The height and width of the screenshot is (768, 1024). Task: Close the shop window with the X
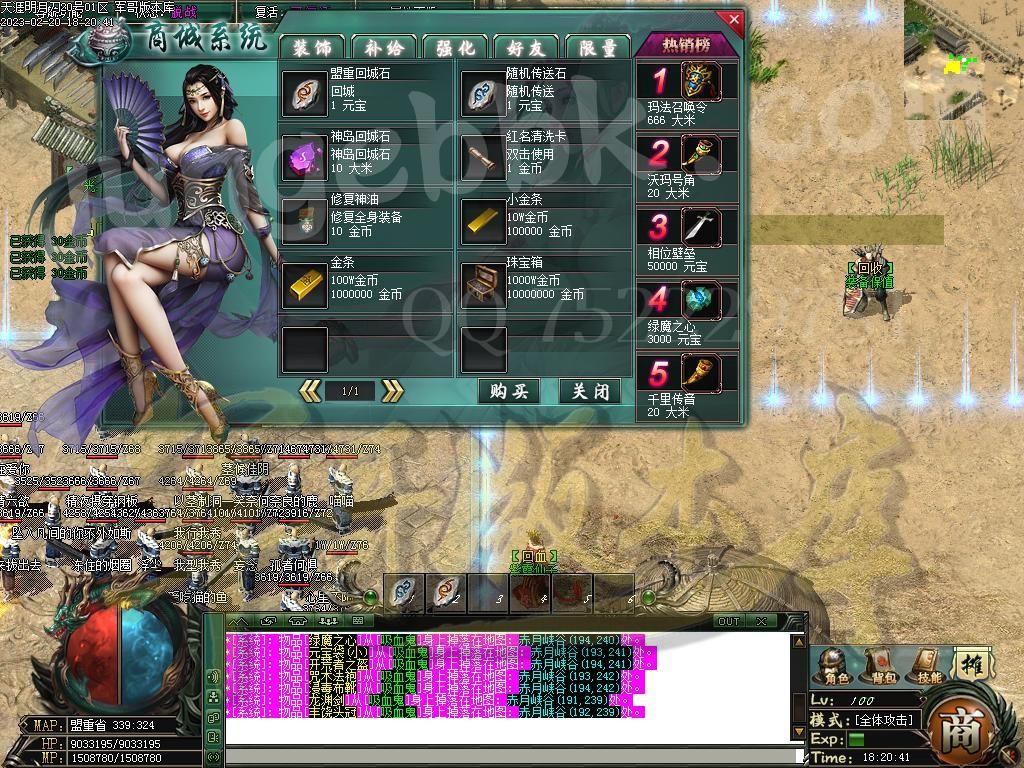734,19
